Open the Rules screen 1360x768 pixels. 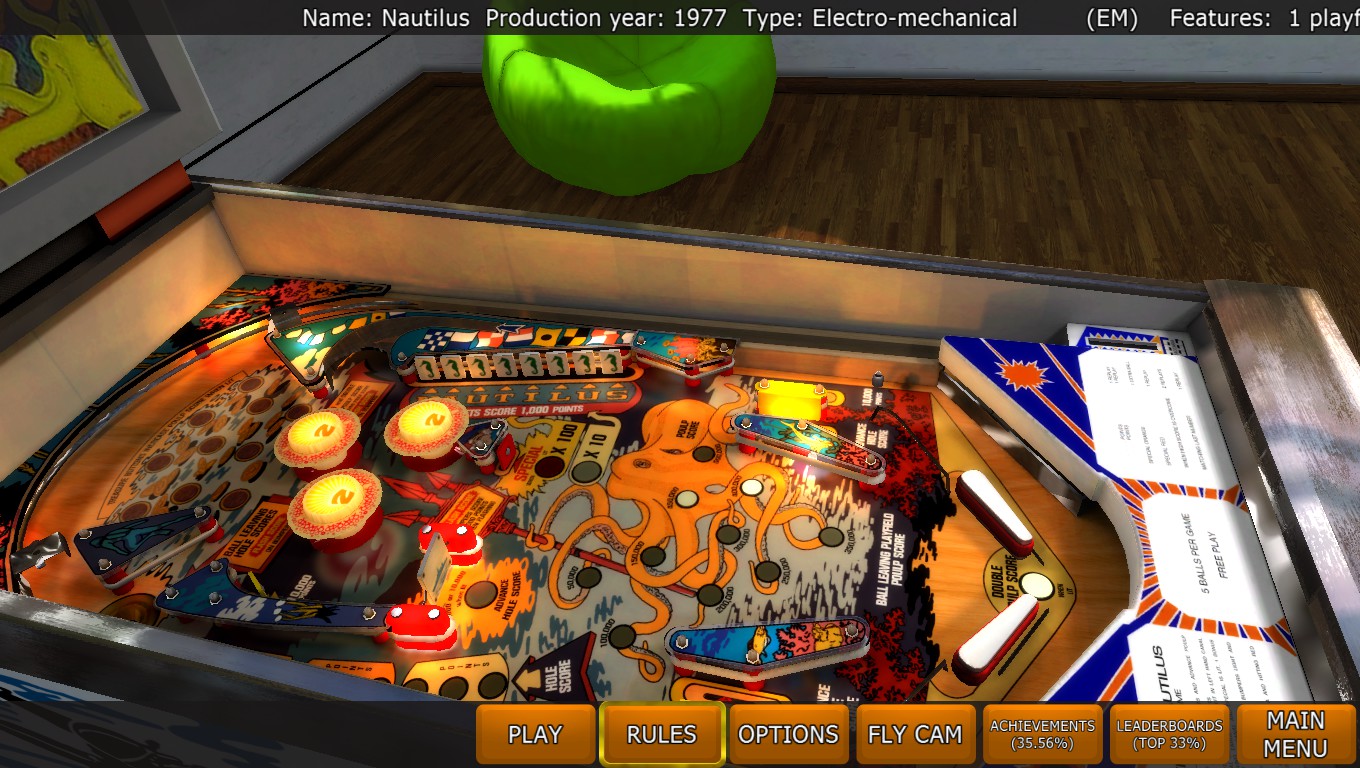pos(661,735)
